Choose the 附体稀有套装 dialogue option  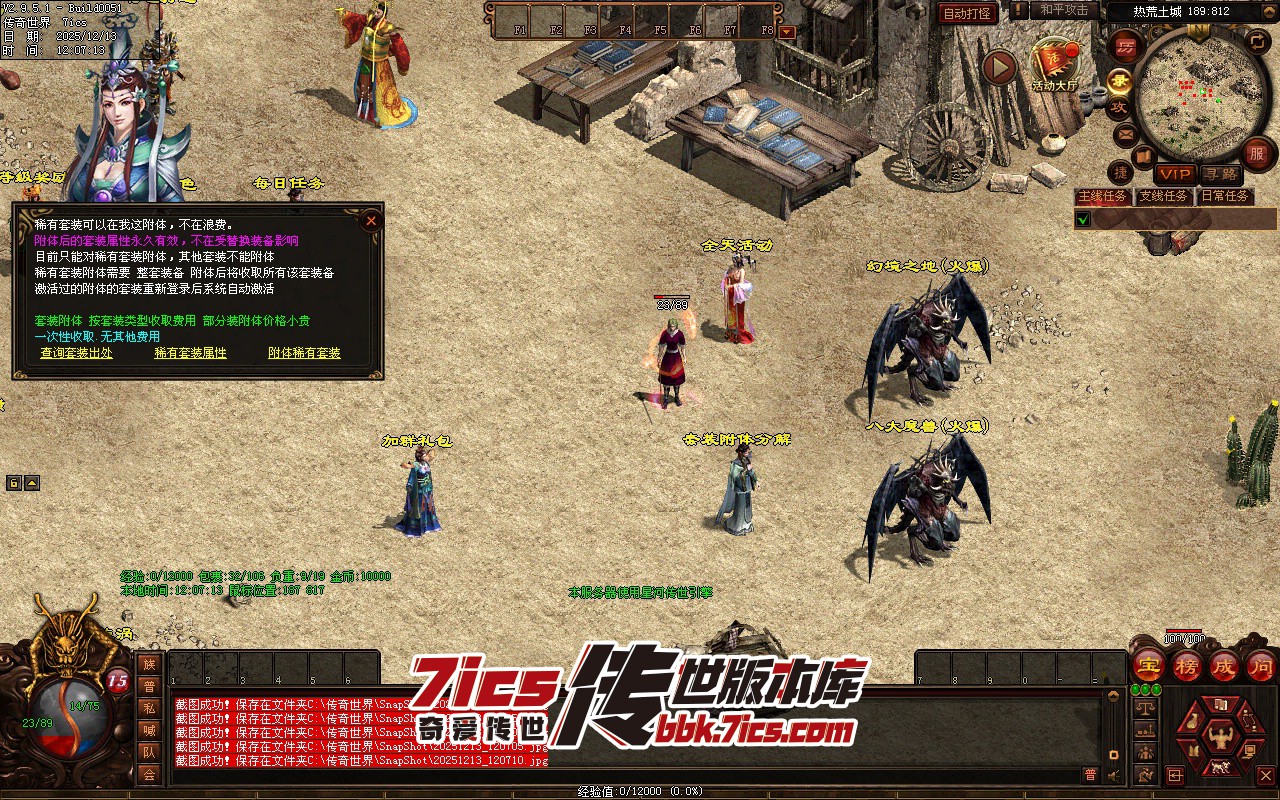click(304, 353)
